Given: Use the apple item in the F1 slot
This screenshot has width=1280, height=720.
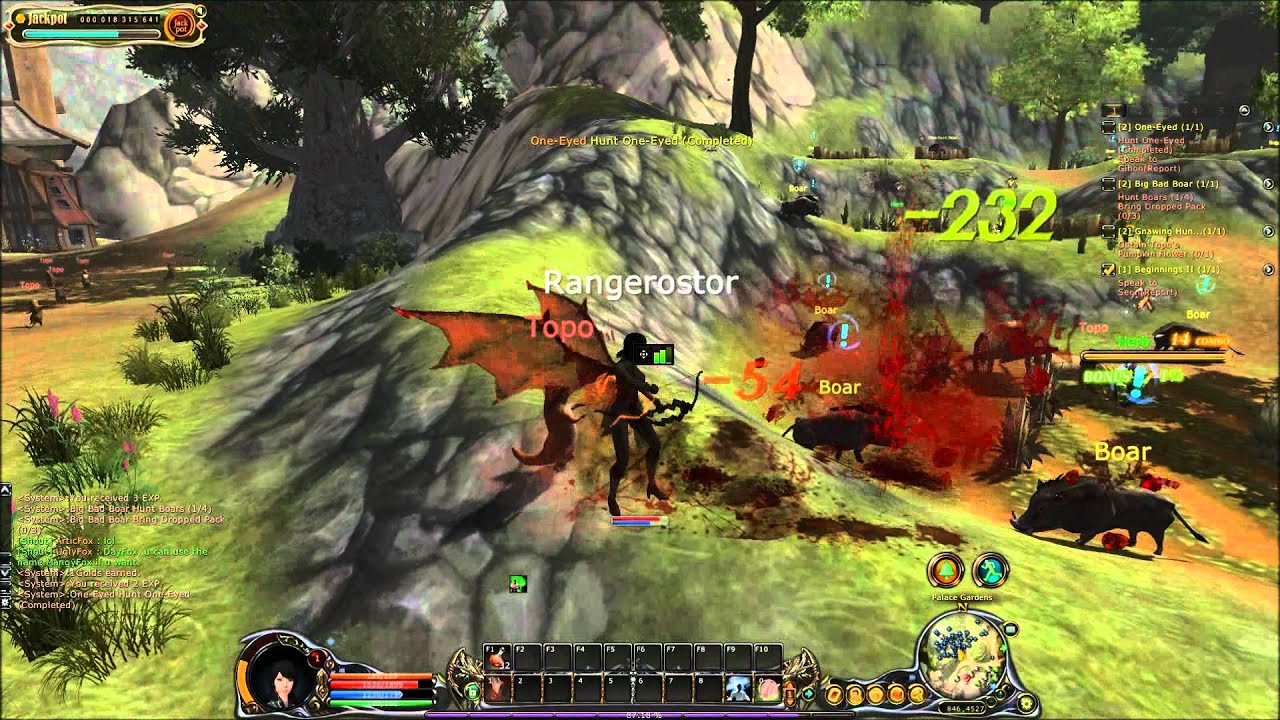Looking at the screenshot, I should tap(496, 656).
